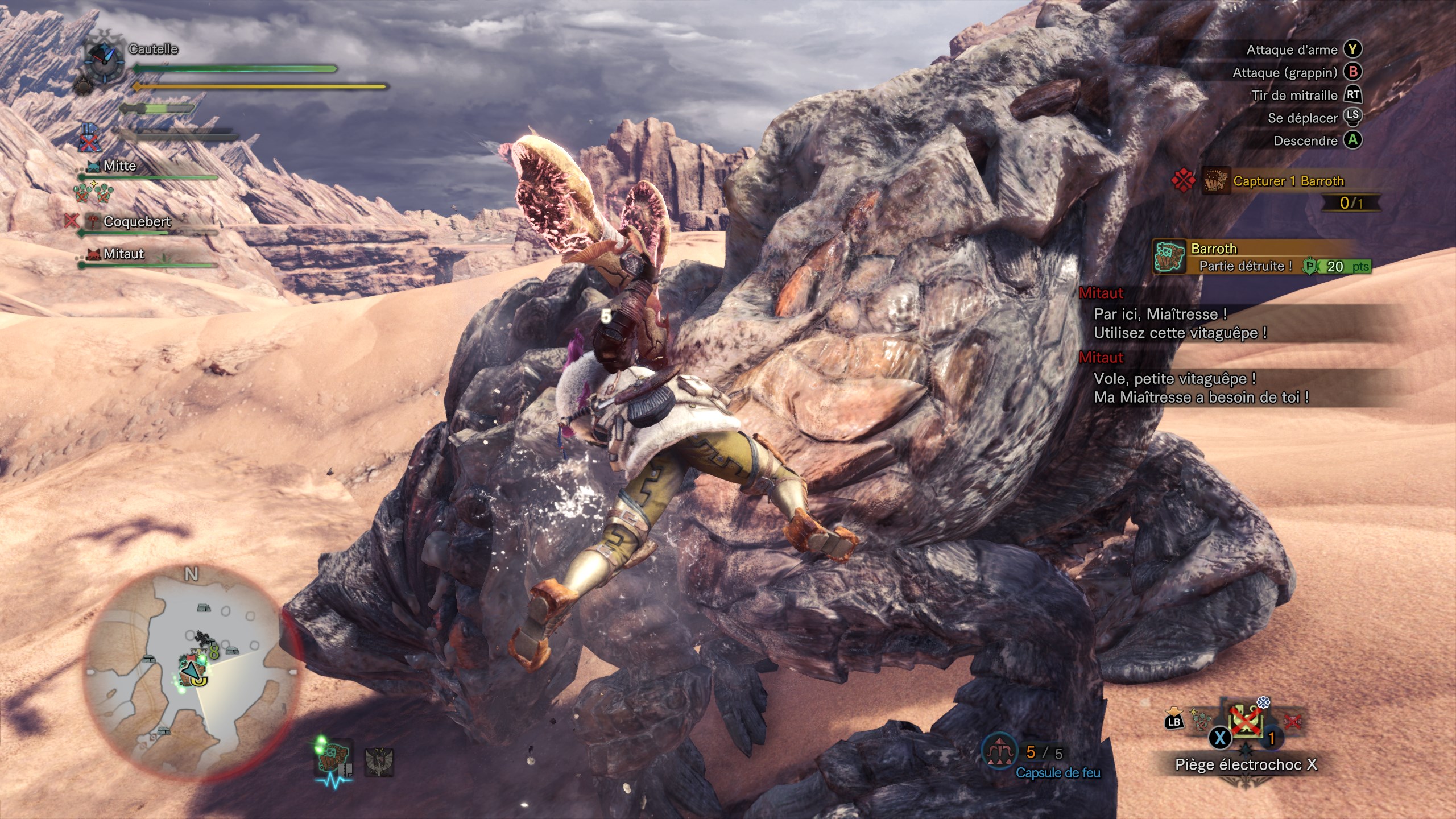Click the crossed-out blue mantle icon
This screenshot has width=1456, height=819.
pyautogui.click(x=88, y=138)
